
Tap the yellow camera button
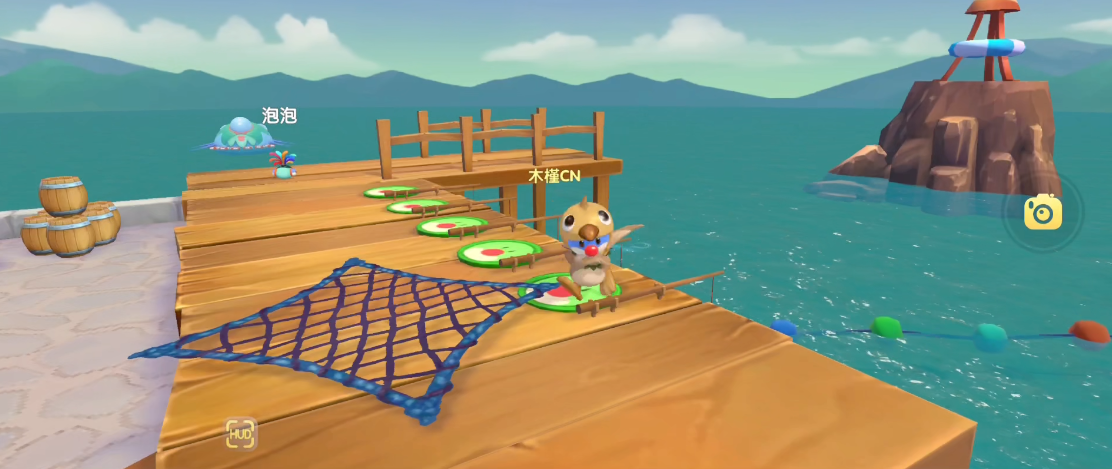coord(1042,212)
